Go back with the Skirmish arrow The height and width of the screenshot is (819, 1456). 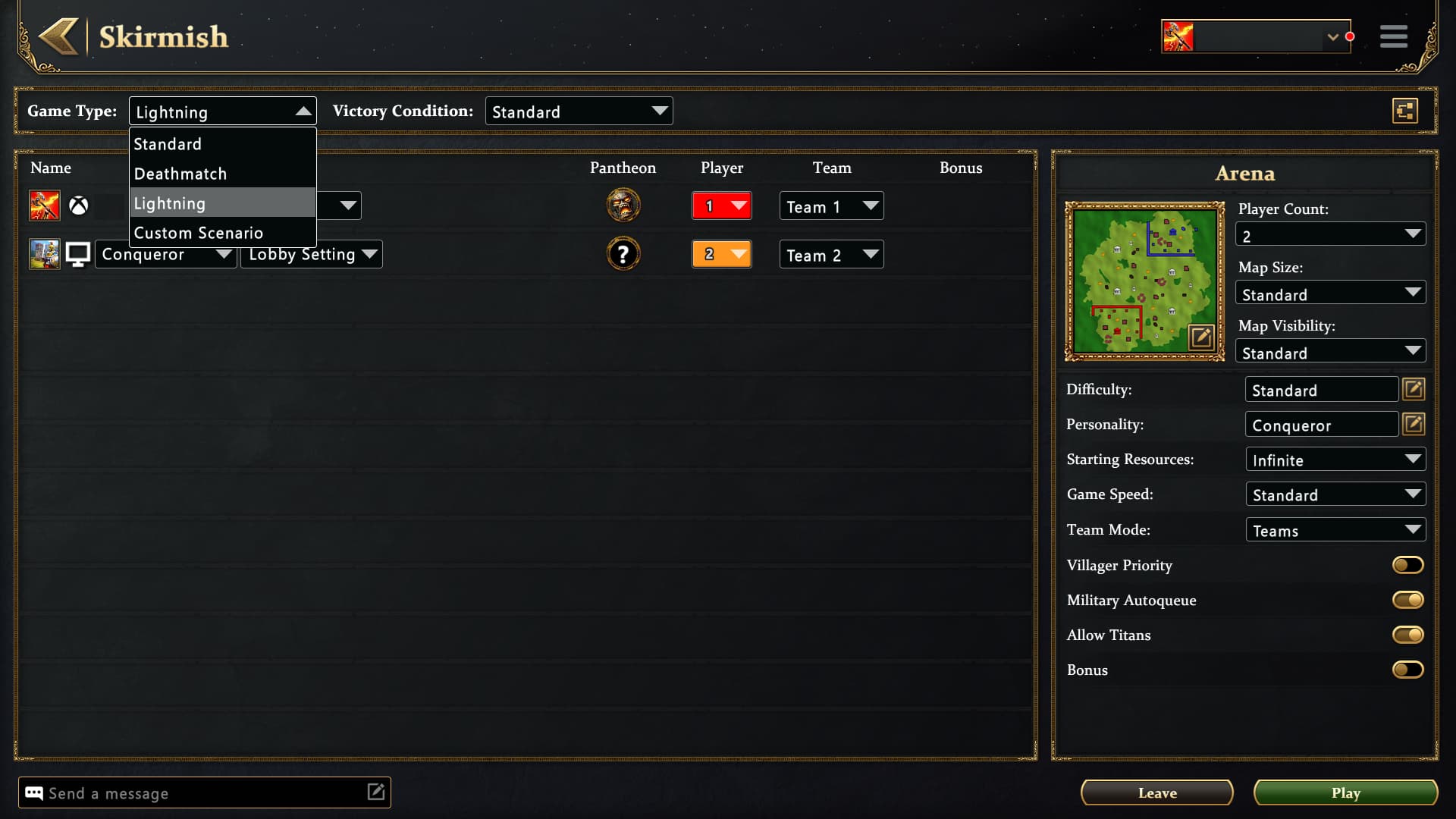[x=59, y=36]
